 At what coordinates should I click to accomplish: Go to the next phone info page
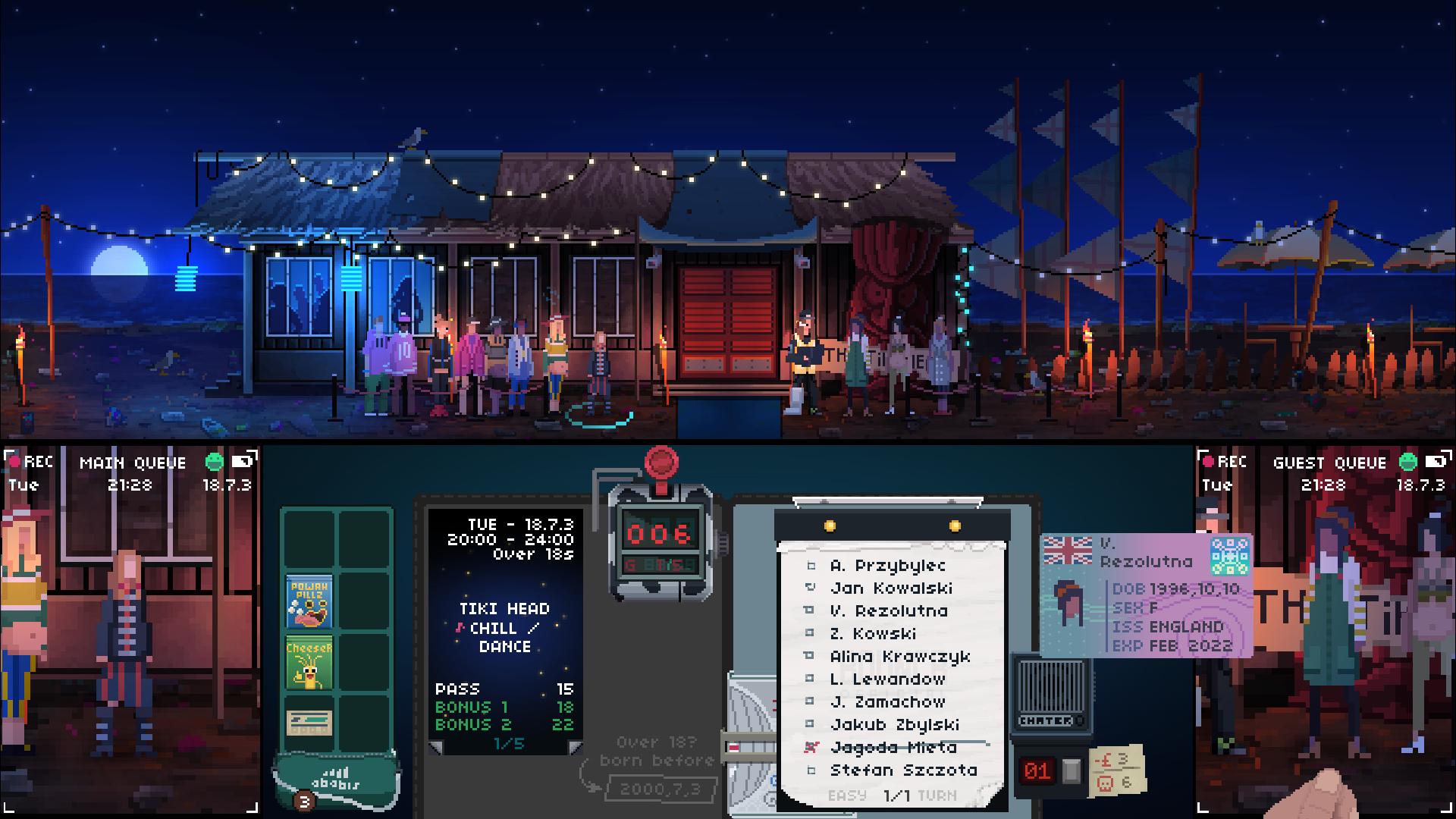[x=576, y=748]
